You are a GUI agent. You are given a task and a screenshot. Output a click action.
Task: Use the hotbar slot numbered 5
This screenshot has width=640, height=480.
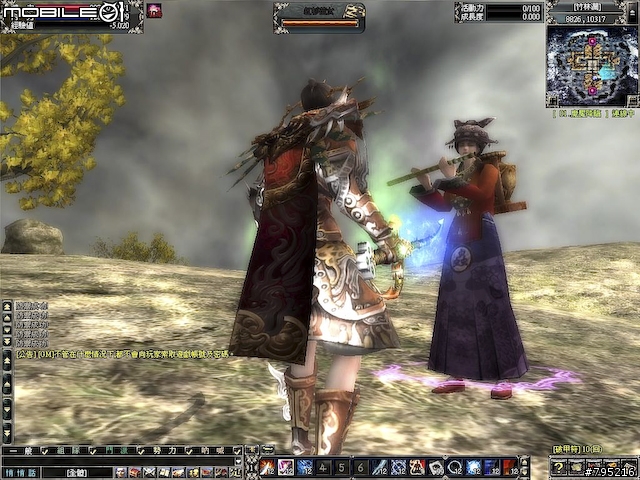click(341, 467)
